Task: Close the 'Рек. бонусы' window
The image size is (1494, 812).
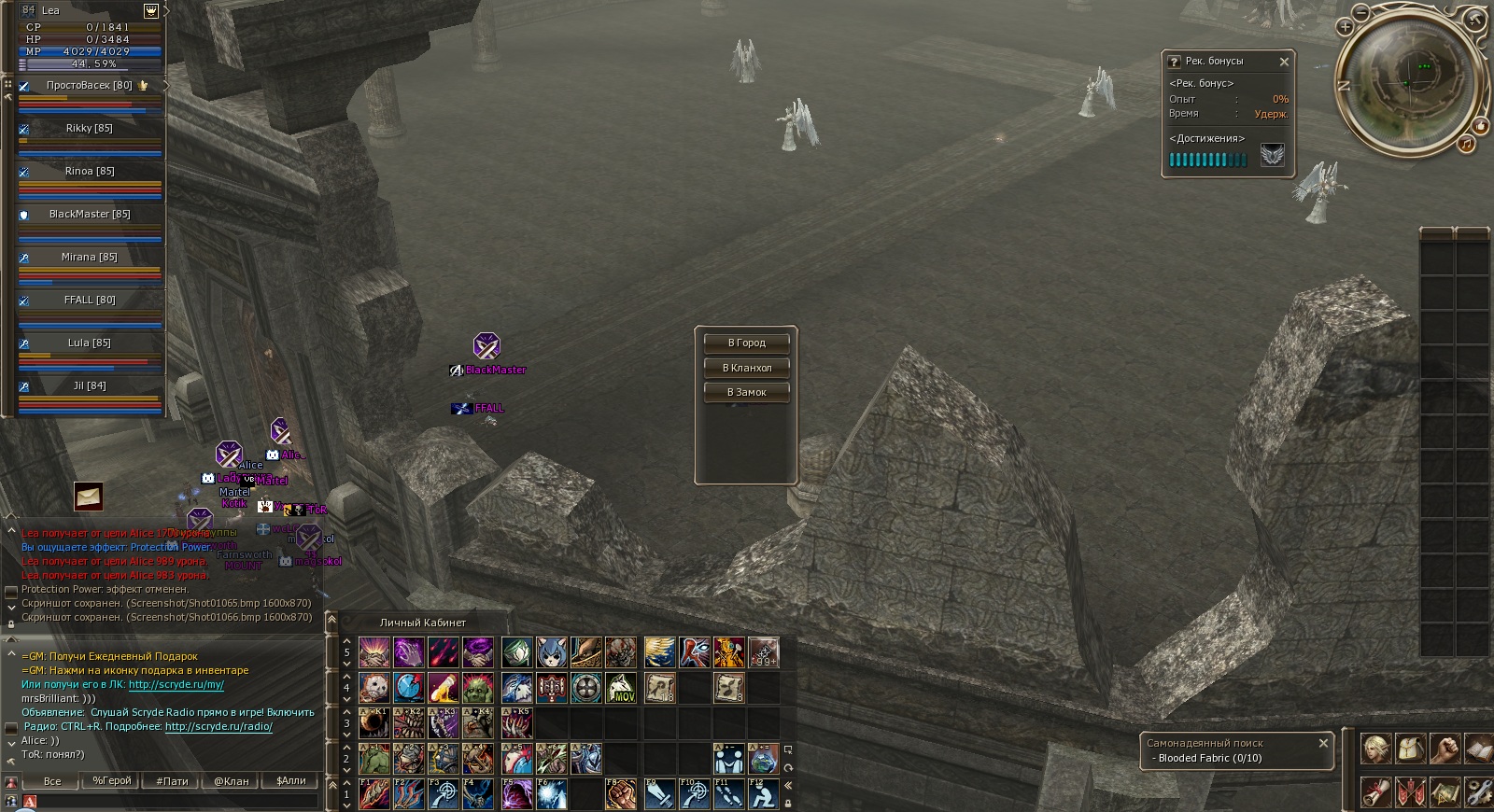Action: pos(1284,62)
